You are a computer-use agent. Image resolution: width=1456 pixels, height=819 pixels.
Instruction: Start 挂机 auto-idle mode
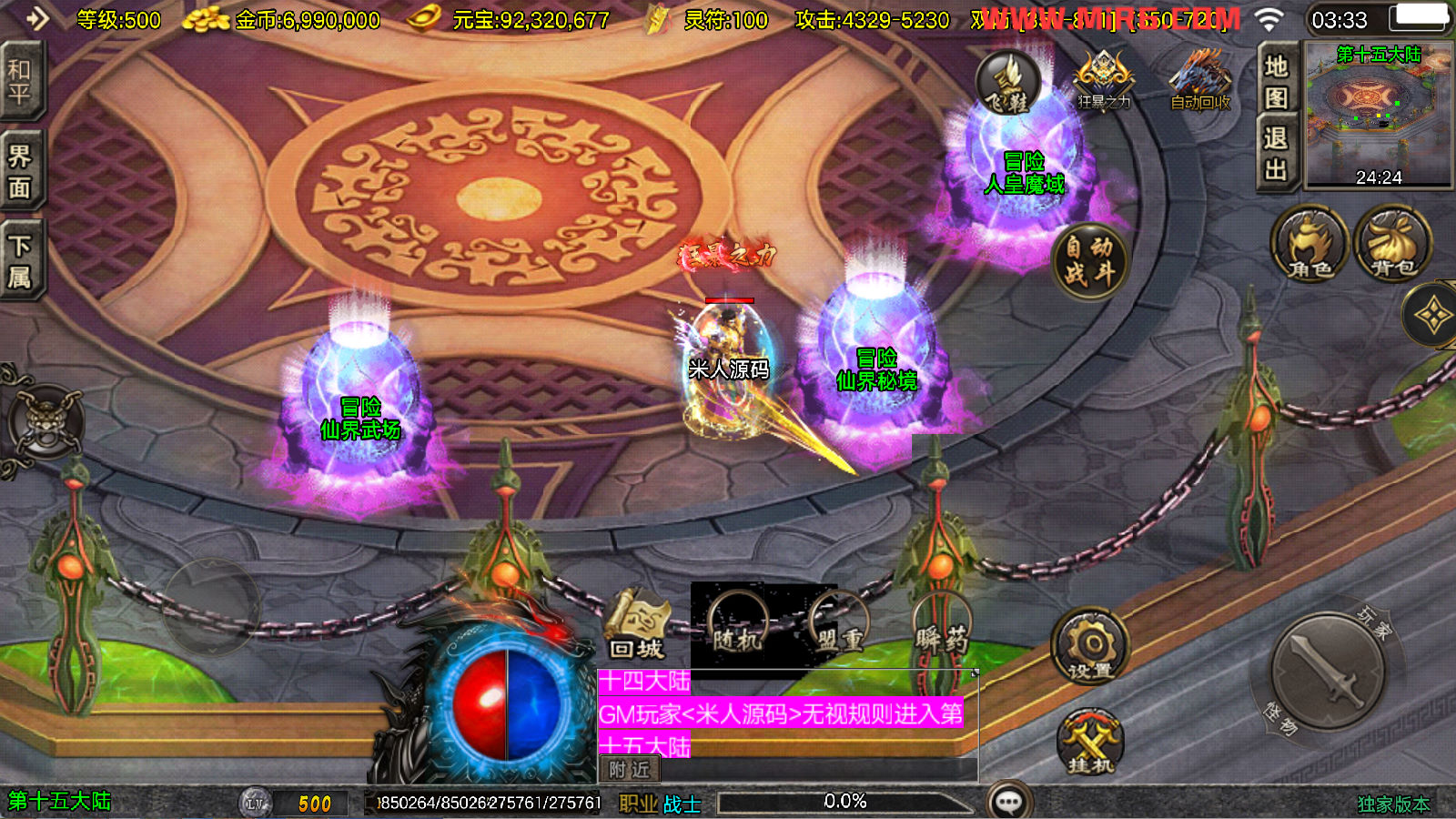pos(1090,743)
